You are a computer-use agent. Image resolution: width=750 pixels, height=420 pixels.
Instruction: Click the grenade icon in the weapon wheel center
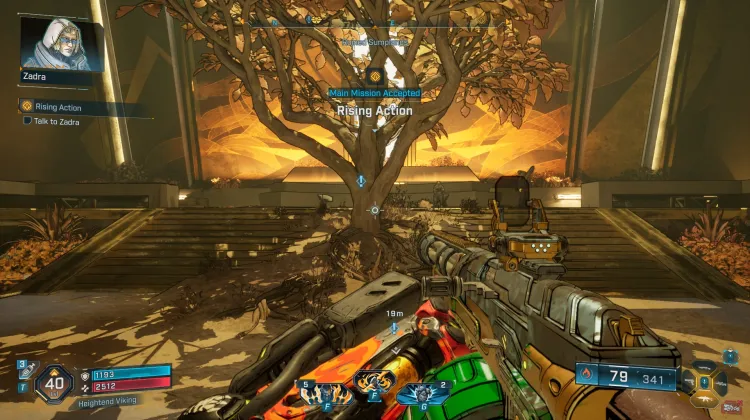click(706, 381)
